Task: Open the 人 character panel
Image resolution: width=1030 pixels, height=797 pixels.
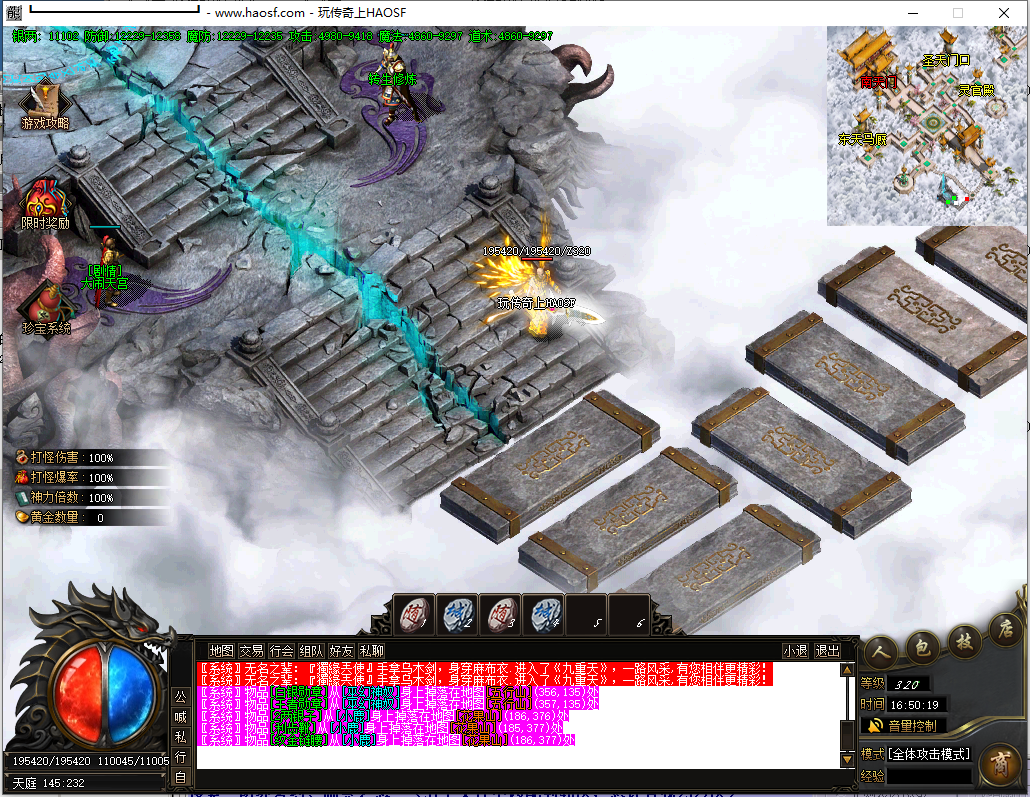Action: (880, 649)
